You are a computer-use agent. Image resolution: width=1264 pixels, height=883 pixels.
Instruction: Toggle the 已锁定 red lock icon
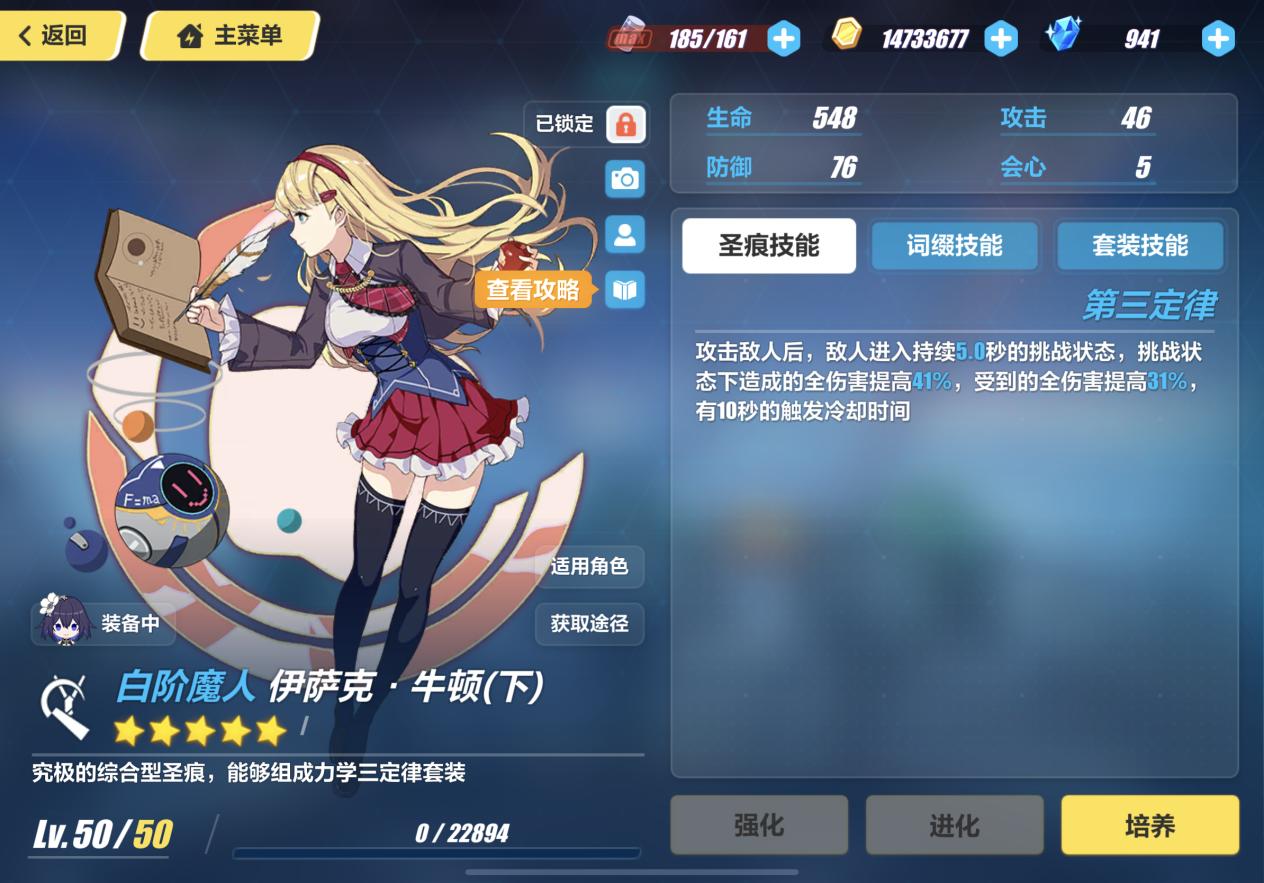625,124
